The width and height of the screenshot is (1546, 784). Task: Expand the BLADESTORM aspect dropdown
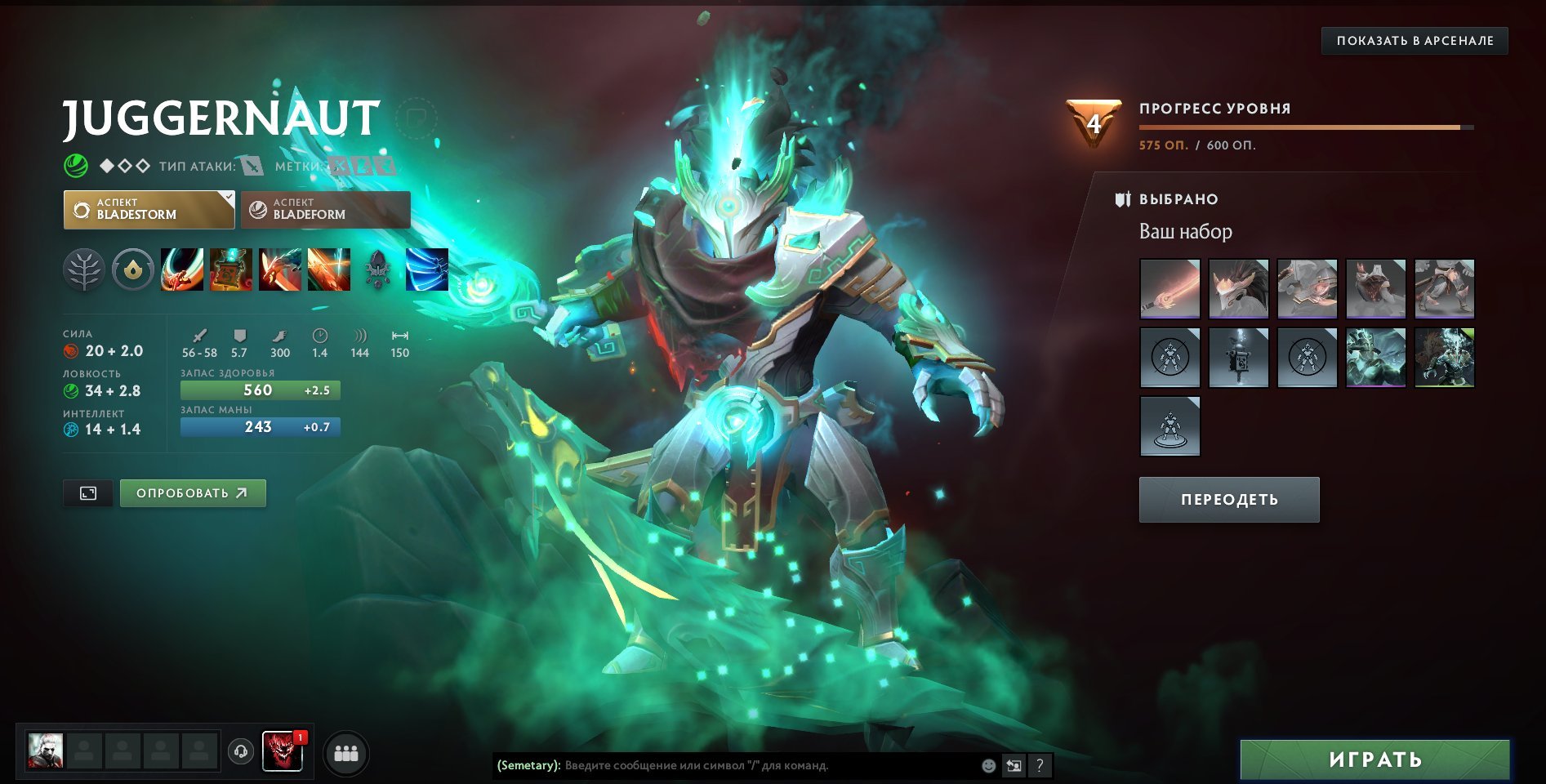pos(226,198)
